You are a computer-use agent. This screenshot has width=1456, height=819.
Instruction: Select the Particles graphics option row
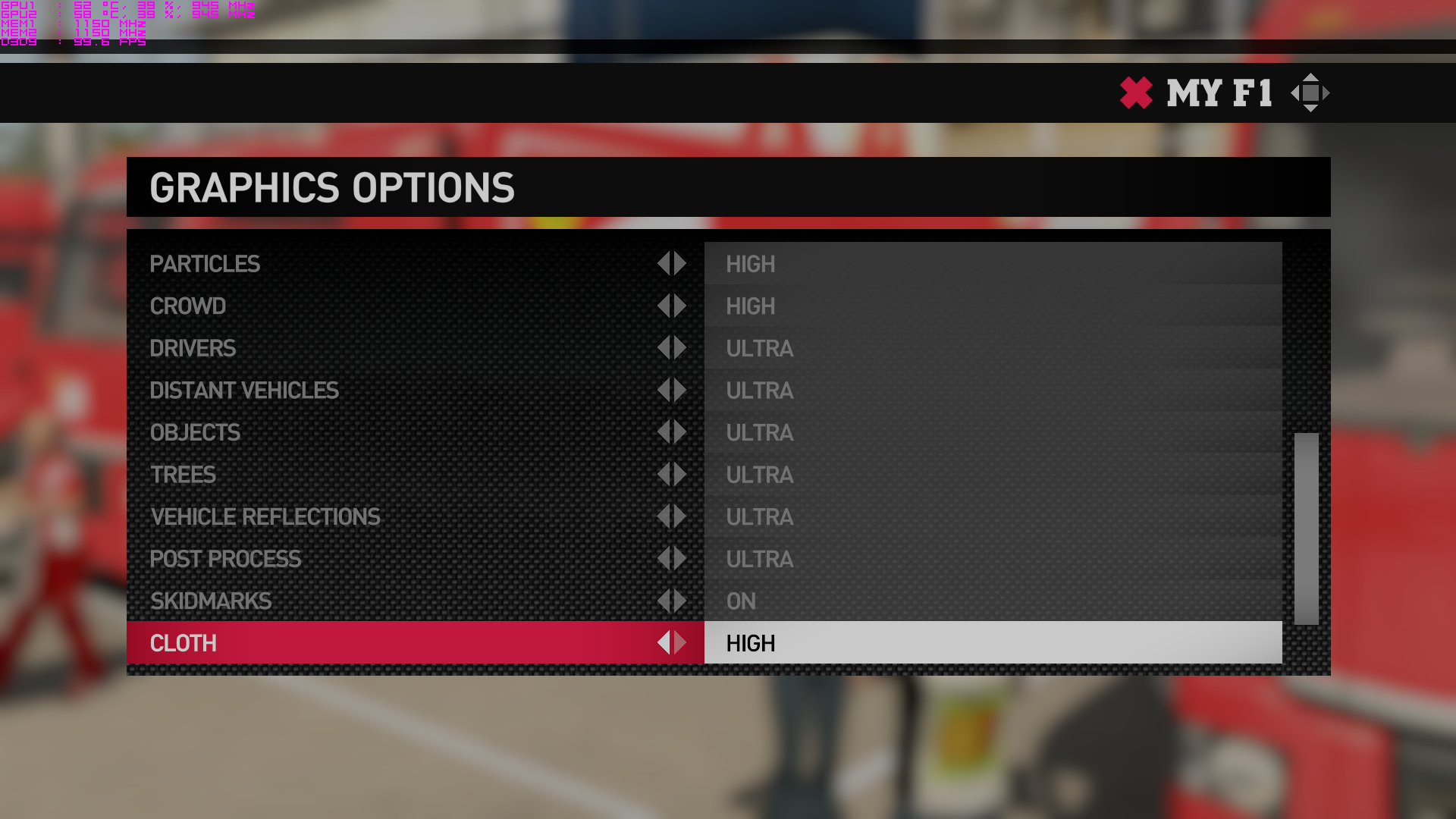click(x=205, y=264)
